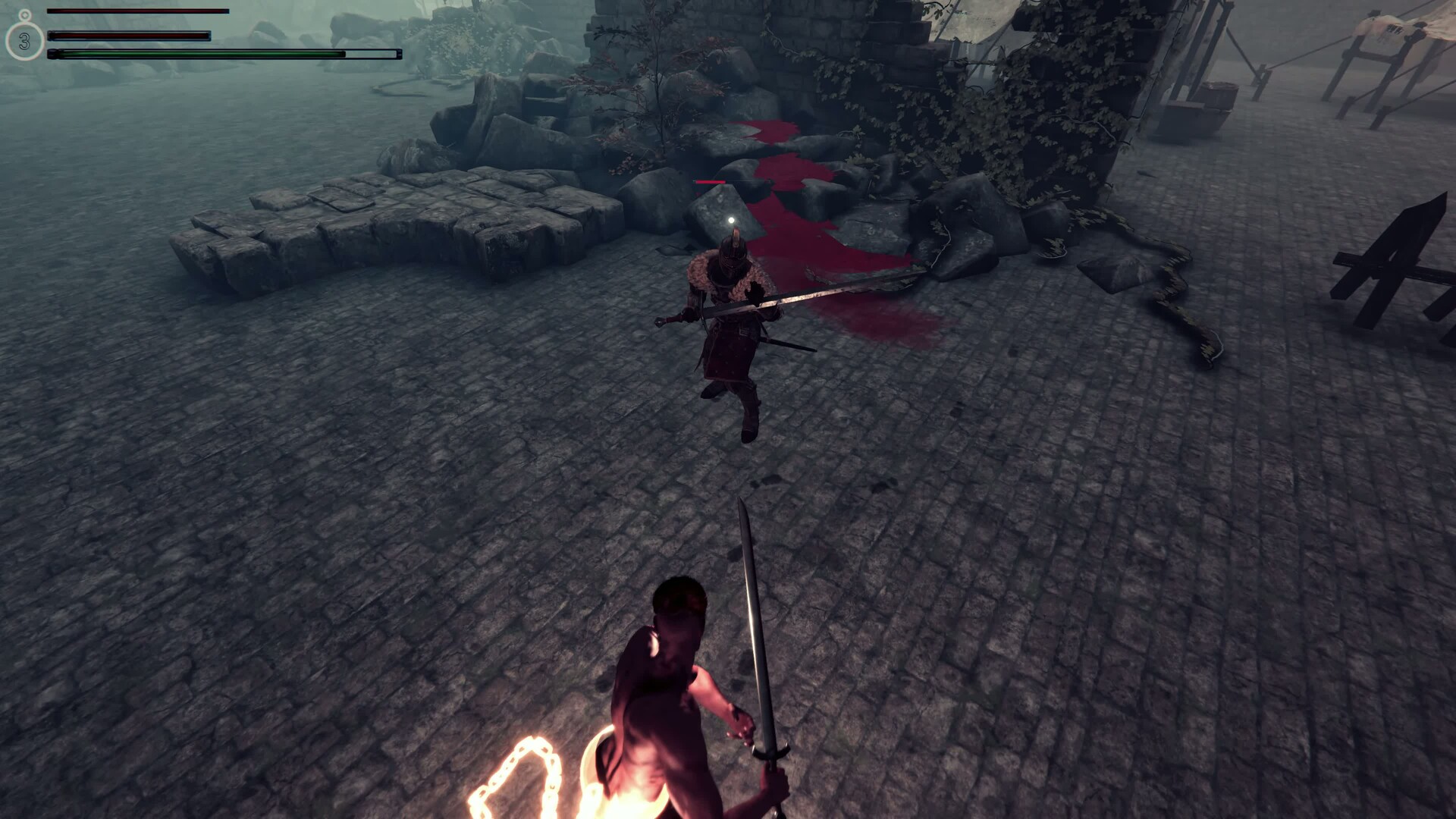Click the armored enemy's bronze helmet
Viewport: 1456px width, 819px height.
(730, 250)
